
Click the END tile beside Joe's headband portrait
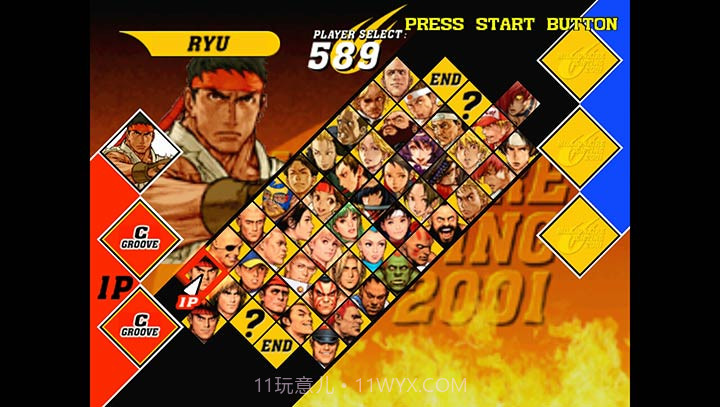click(444, 80)
